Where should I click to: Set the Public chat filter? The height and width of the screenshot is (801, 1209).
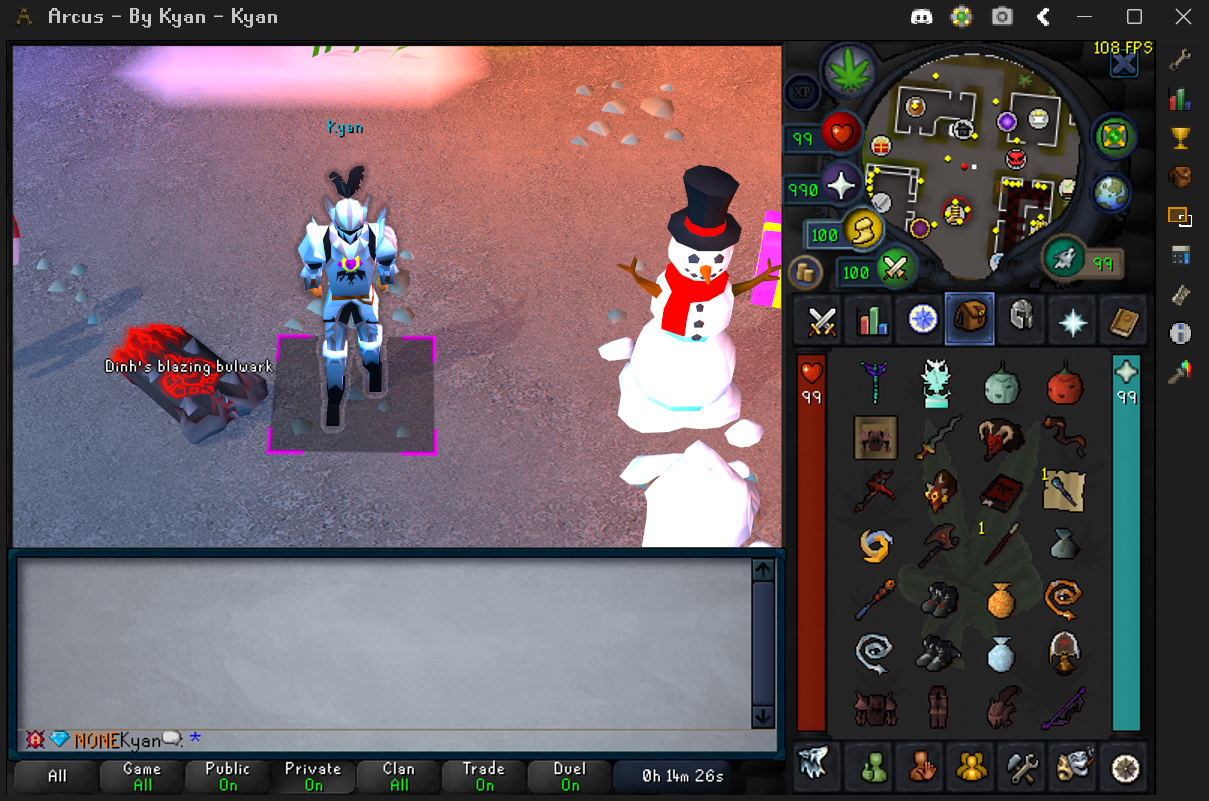227,776
